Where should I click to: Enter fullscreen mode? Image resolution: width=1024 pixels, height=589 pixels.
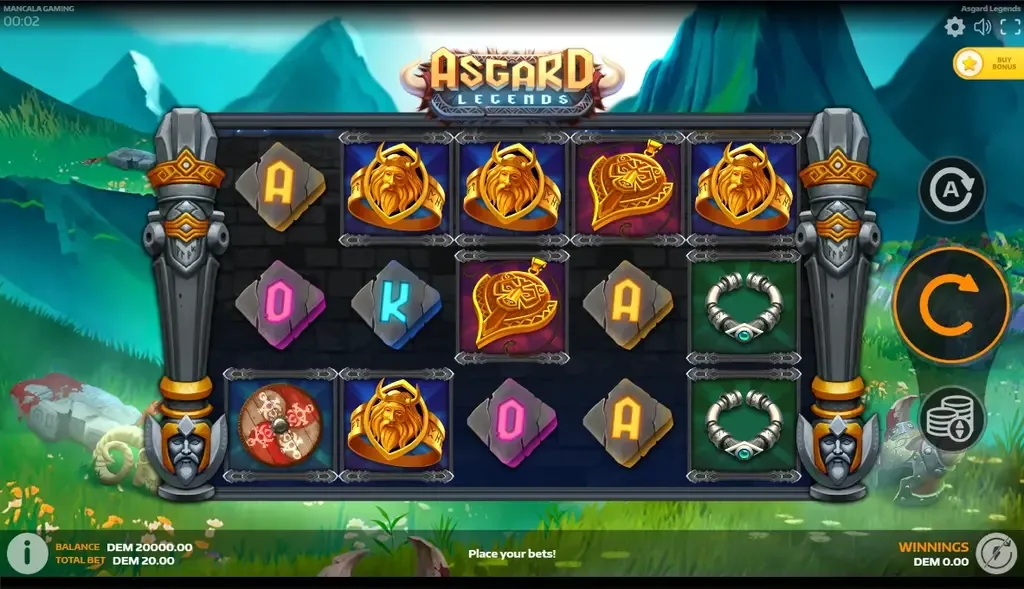point(1009,27)
